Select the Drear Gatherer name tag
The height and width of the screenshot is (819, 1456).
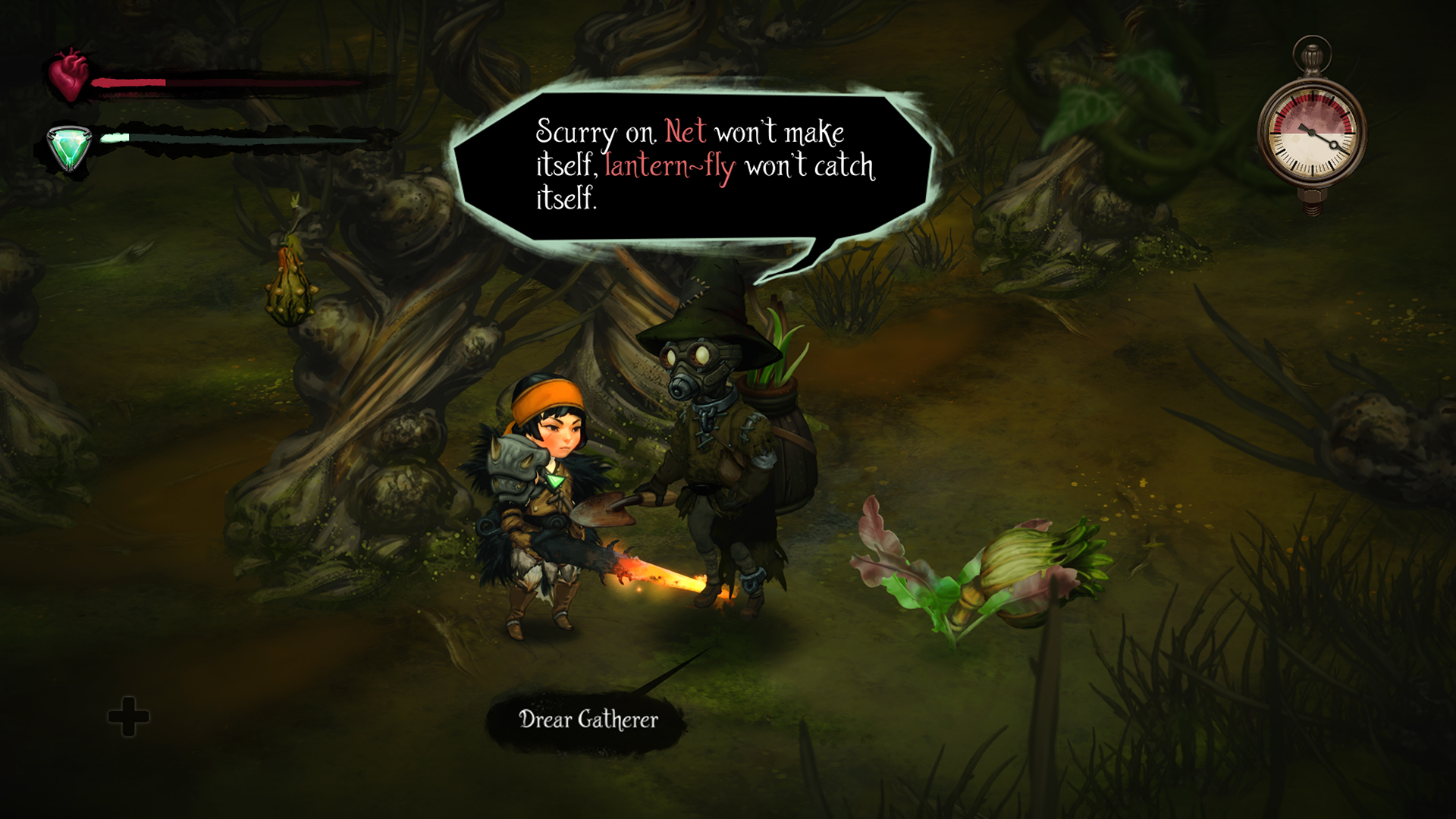[x=588, y=720]
